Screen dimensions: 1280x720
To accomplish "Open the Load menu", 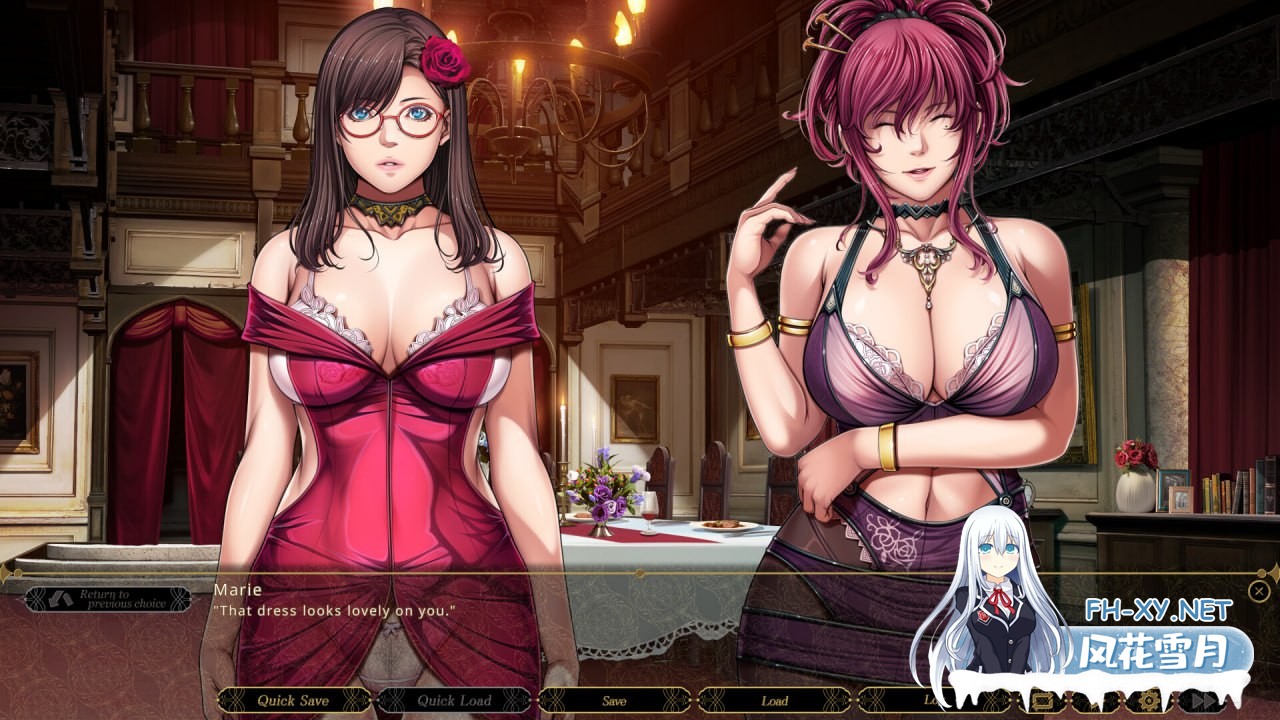I will (x=774, y=700).
